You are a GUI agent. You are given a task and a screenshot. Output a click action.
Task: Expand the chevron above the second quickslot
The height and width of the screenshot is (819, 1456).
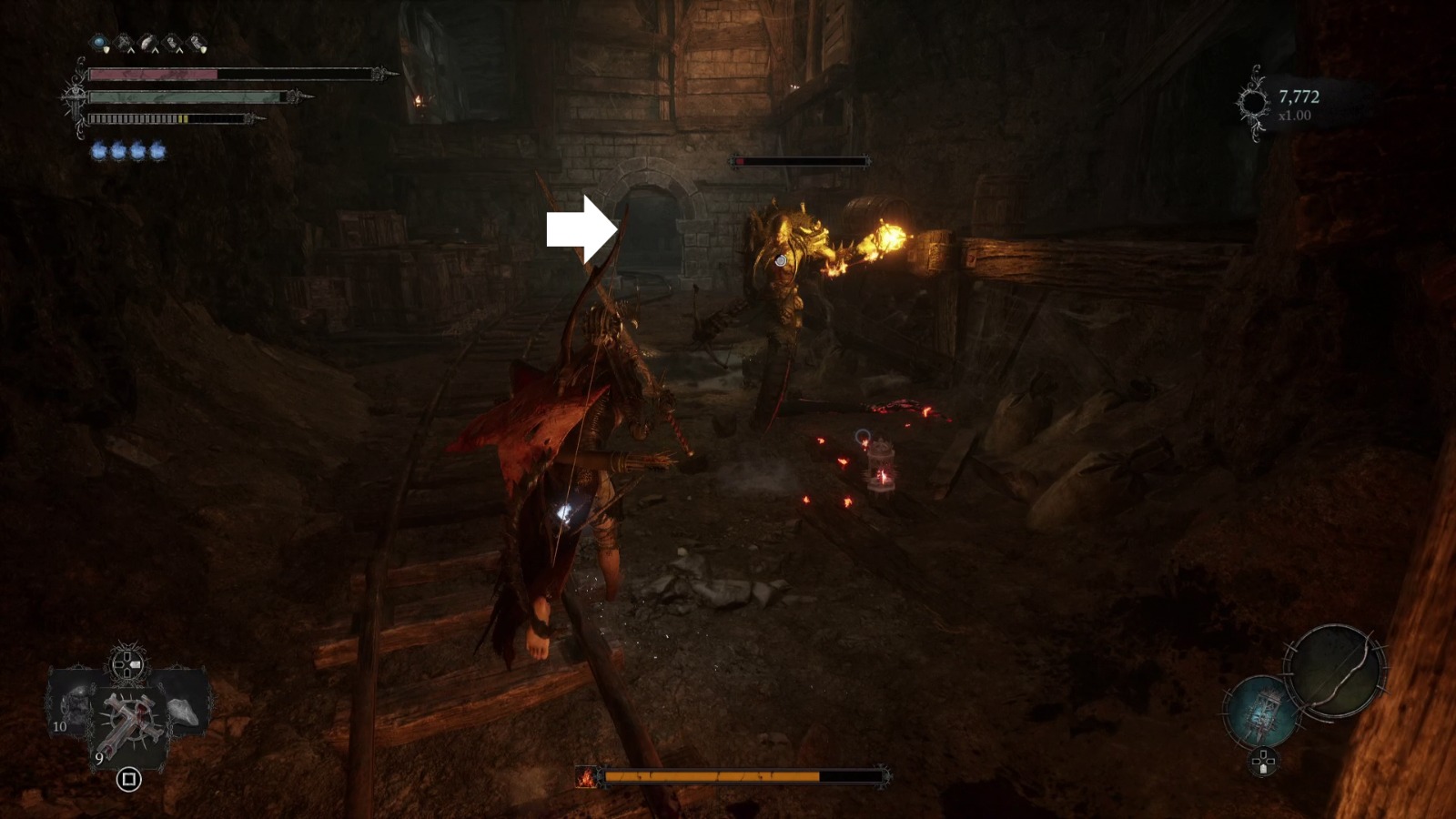(131, 52)
